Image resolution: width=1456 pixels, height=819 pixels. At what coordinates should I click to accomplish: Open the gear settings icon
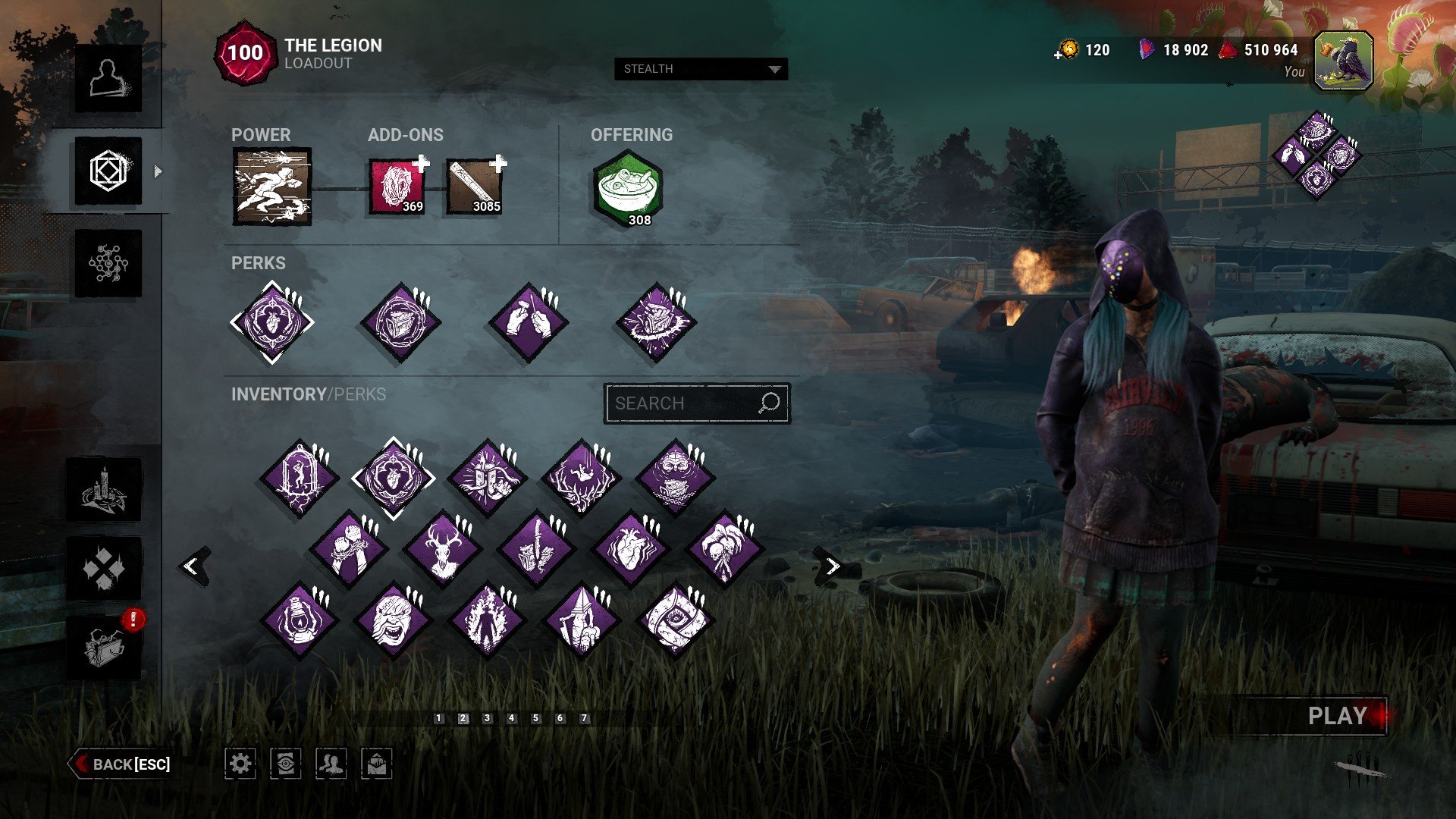coord(240,763)
